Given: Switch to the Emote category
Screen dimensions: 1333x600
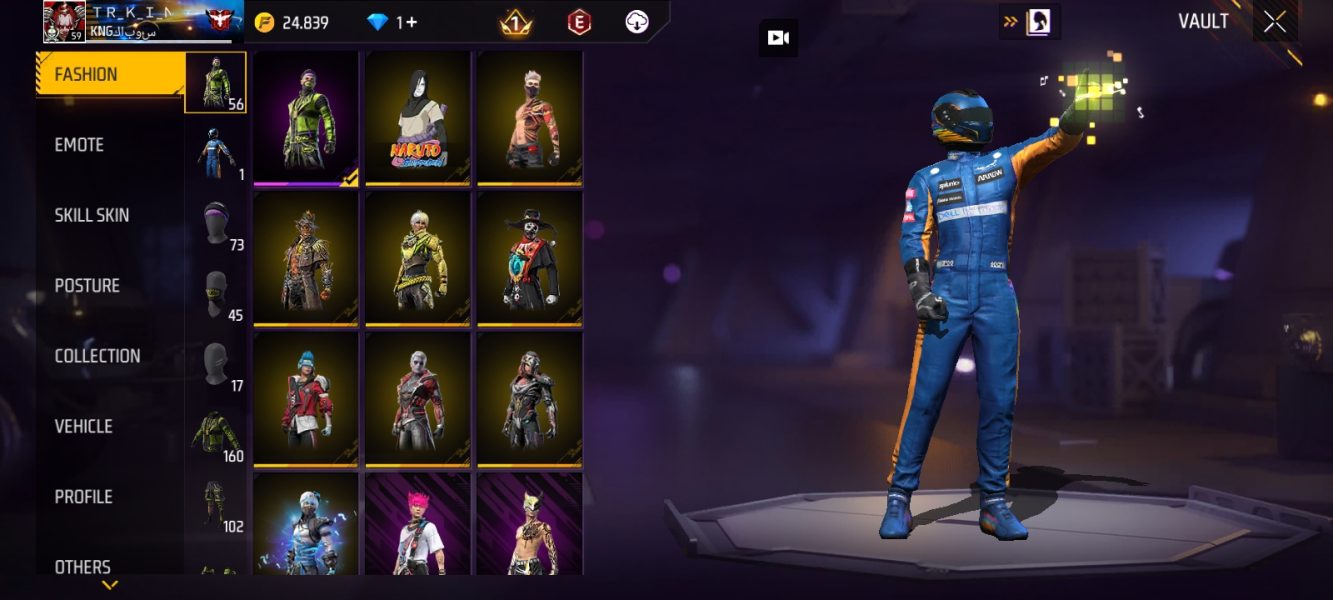Looking at the screenshot, I should tap(80, 145).
